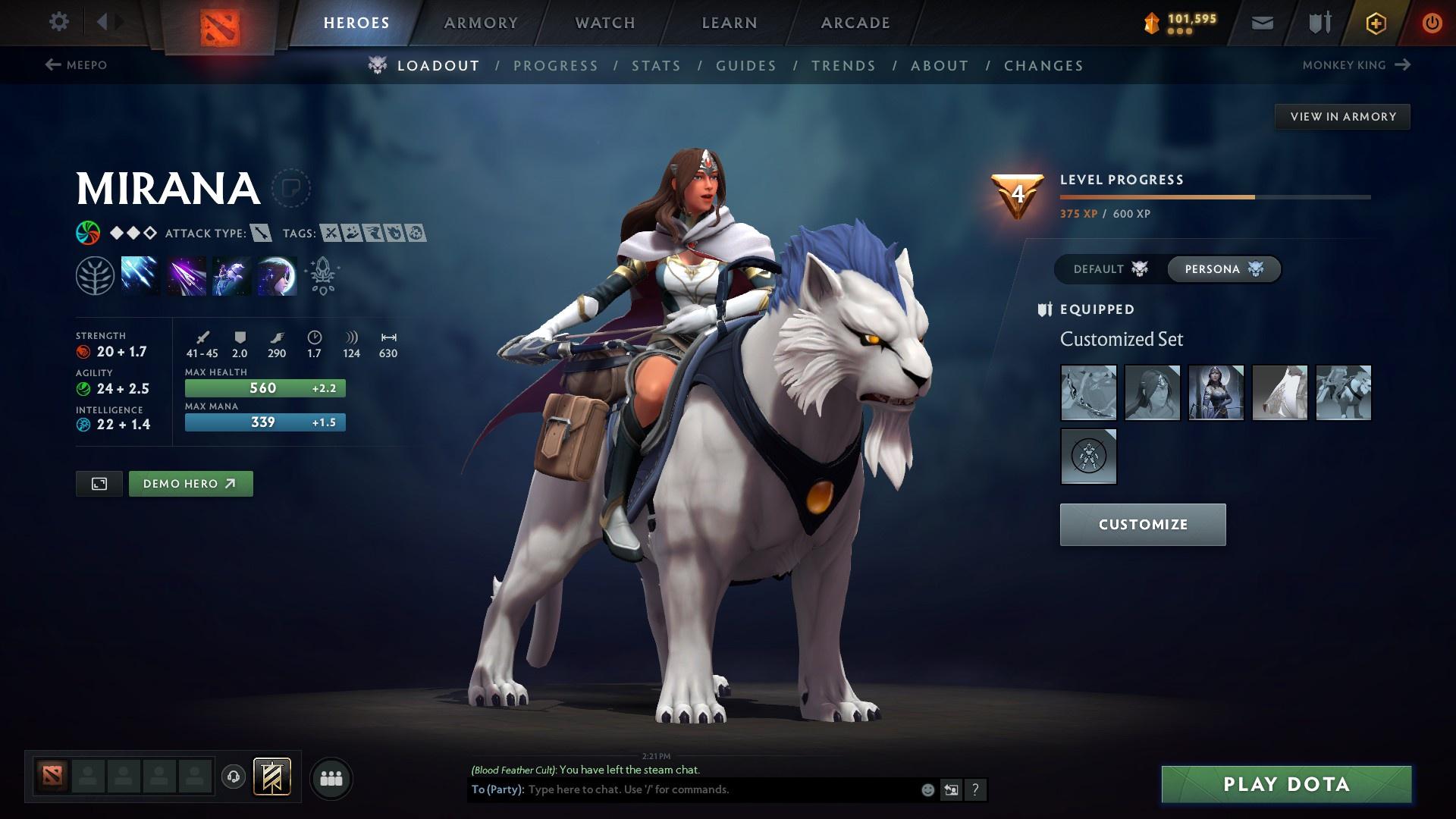1456x819 pixels.
Task: Switch to the Stats tab
Action: tap(656, 66)
